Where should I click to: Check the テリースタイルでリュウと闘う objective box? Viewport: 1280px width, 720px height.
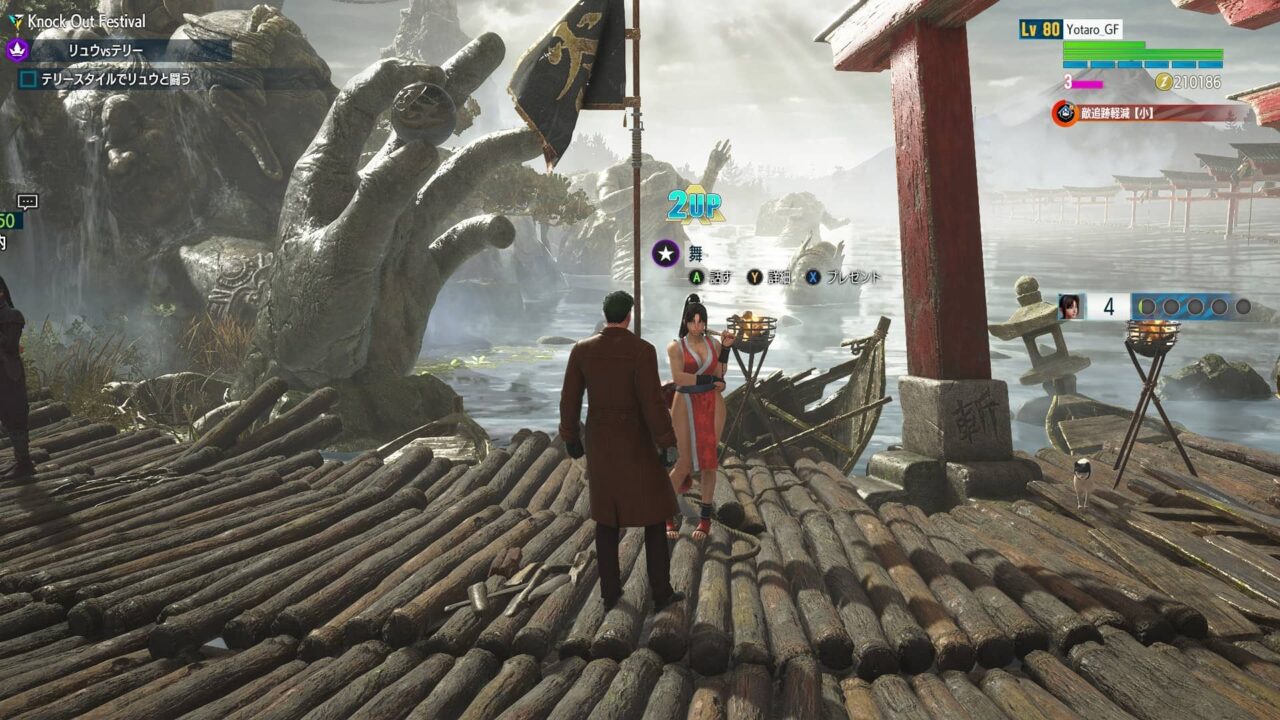click(x=28, y=77)
